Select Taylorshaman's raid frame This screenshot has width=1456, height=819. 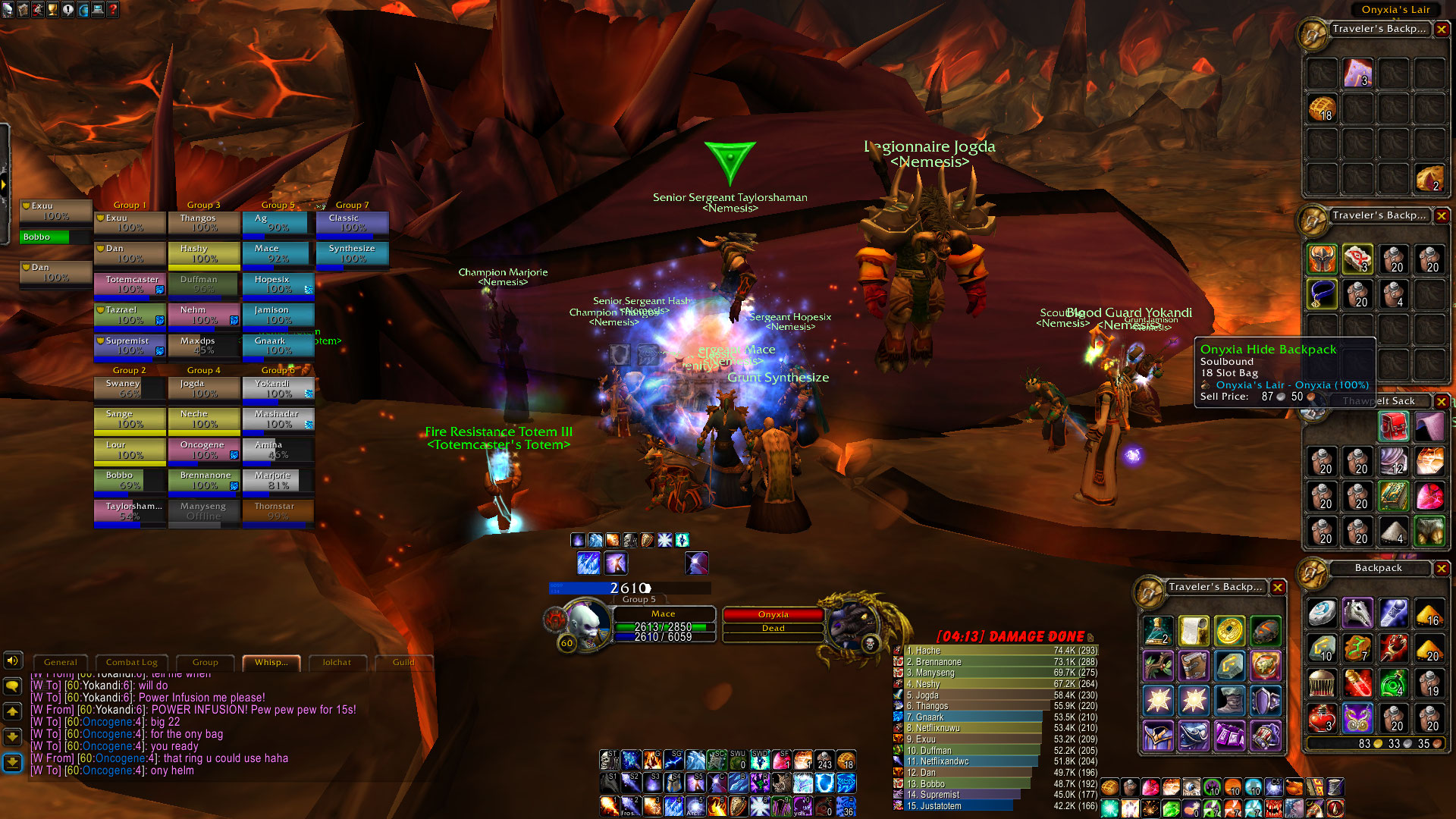(x=130, y=511)
